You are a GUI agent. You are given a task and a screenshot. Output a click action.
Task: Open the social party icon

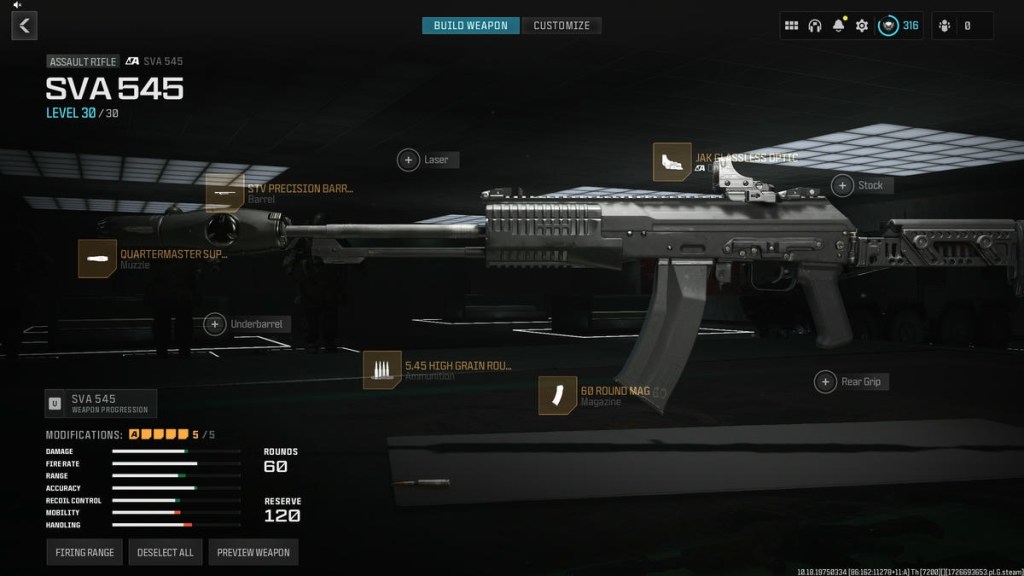tap(945, 25)
